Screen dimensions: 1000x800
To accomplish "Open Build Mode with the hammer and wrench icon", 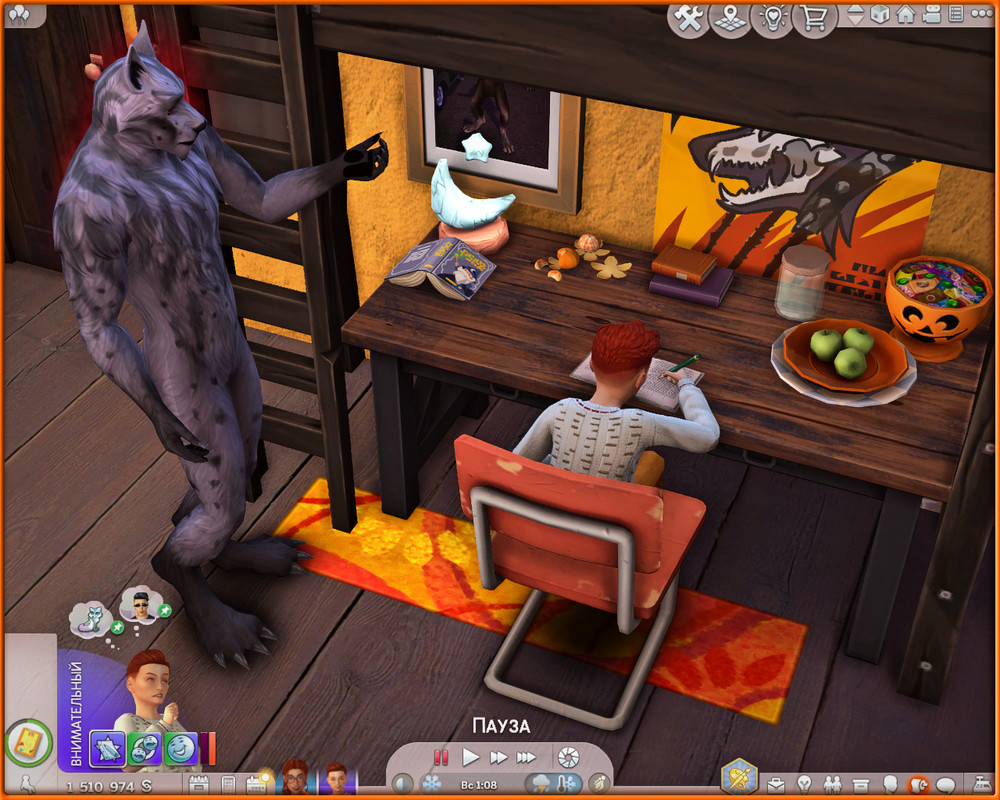I will tap(688, 18).
